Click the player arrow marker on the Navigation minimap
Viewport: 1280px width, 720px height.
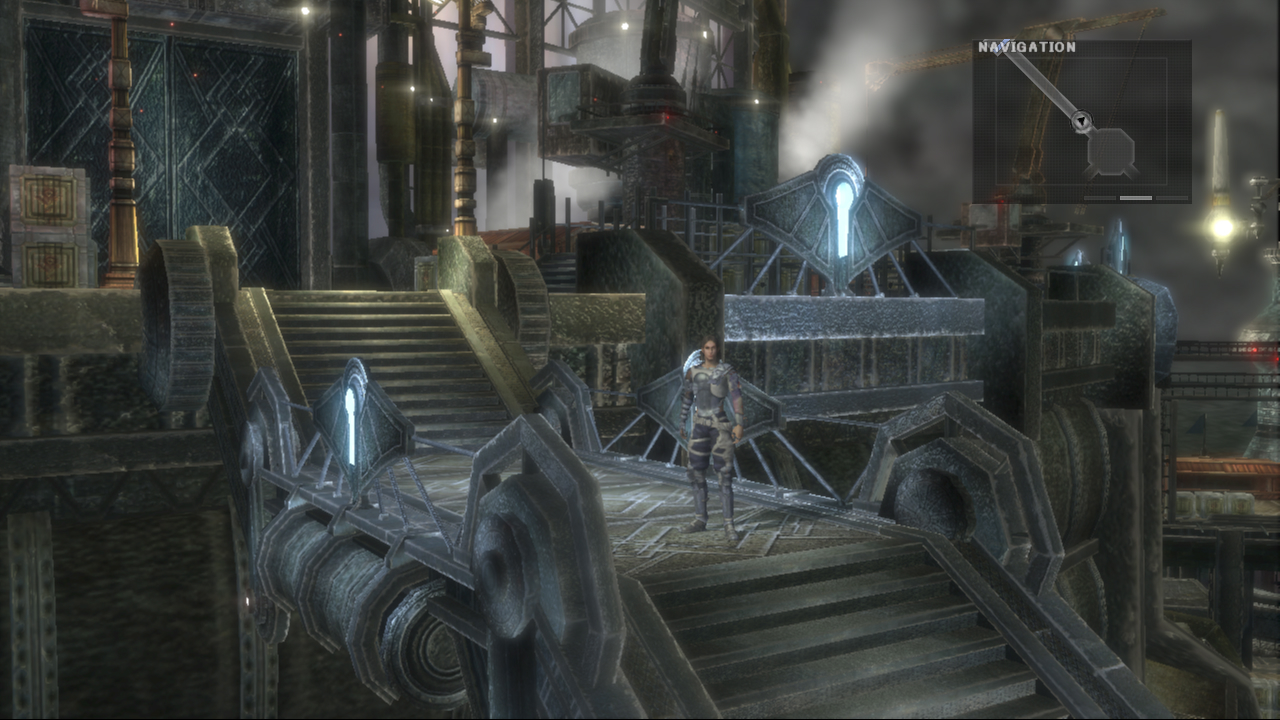pyautogui.click(x=1081, y=120)
